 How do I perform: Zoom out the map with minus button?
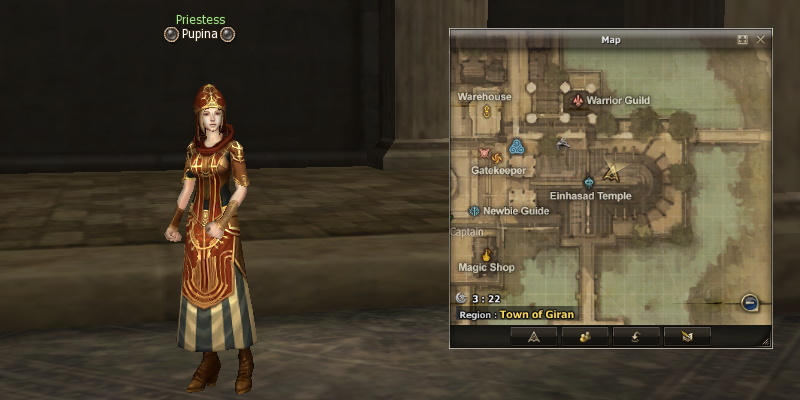pyautogui.click(x=749, y=302)
